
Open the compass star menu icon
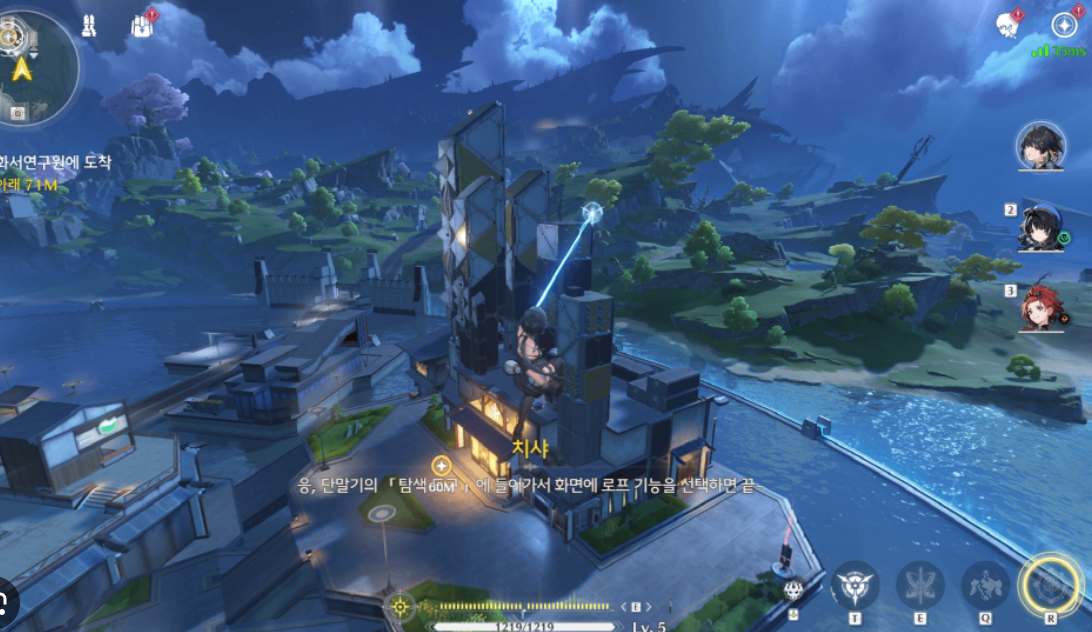pyautogui.click(x=1065, y=25)
